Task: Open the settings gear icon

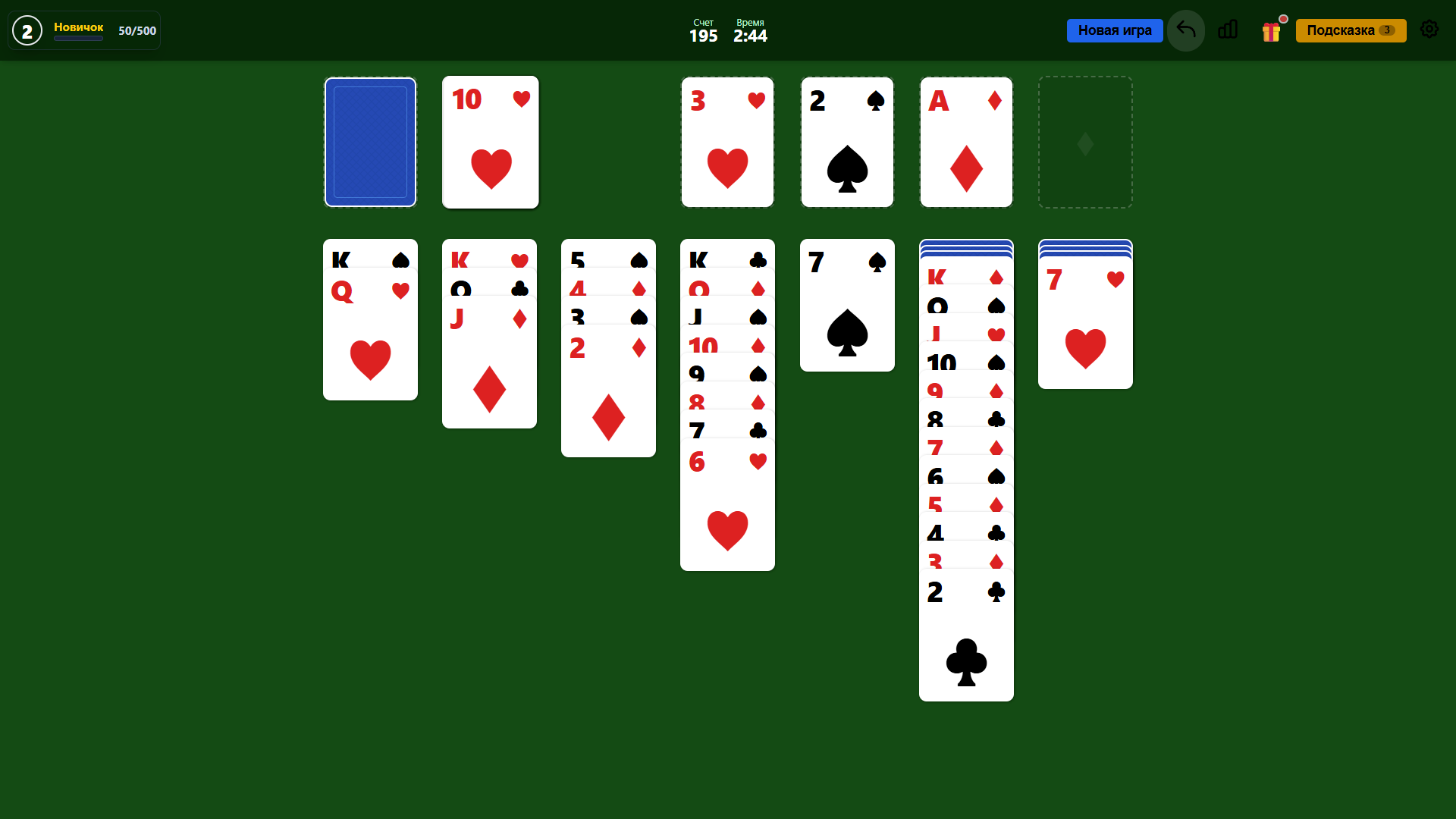Action: coord(1429,30)
